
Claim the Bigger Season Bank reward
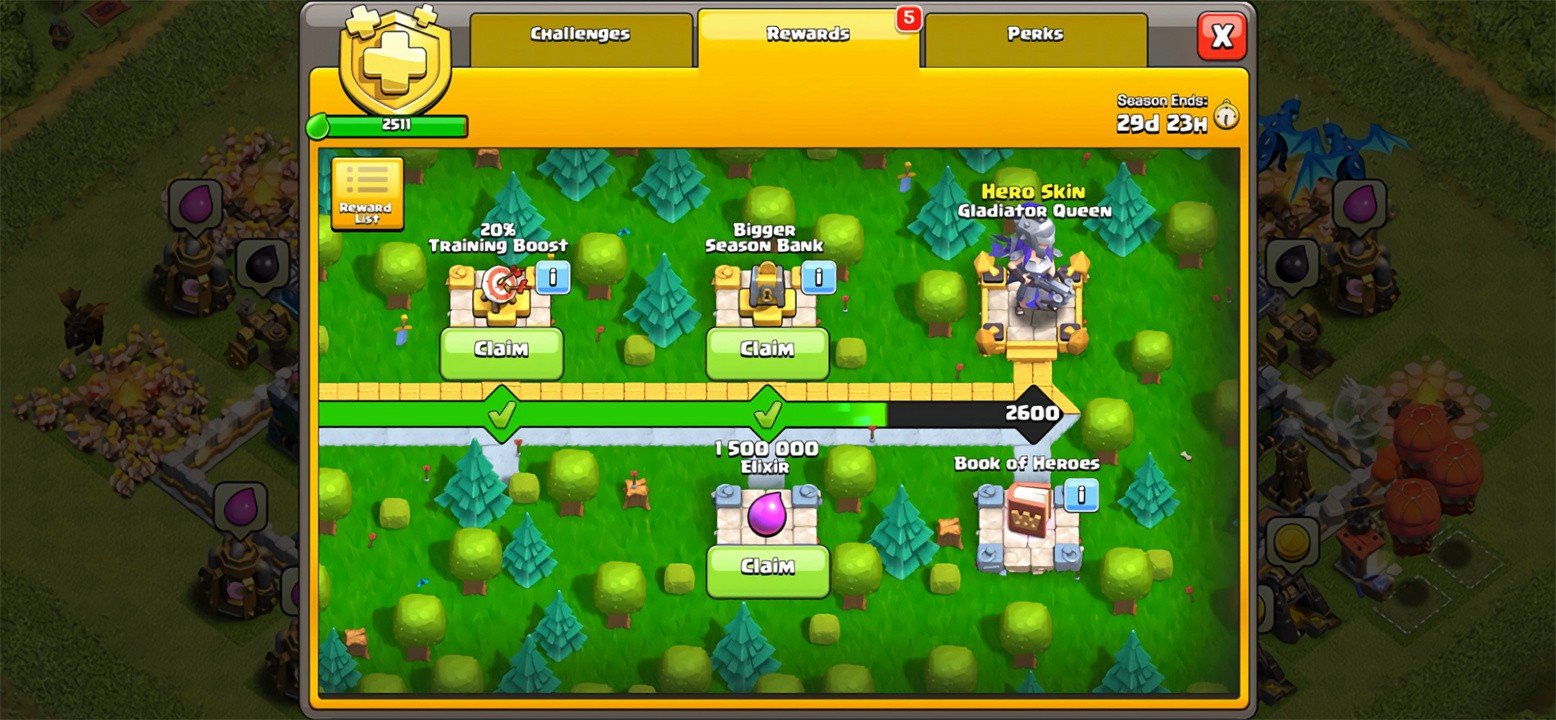coord(766,350)
